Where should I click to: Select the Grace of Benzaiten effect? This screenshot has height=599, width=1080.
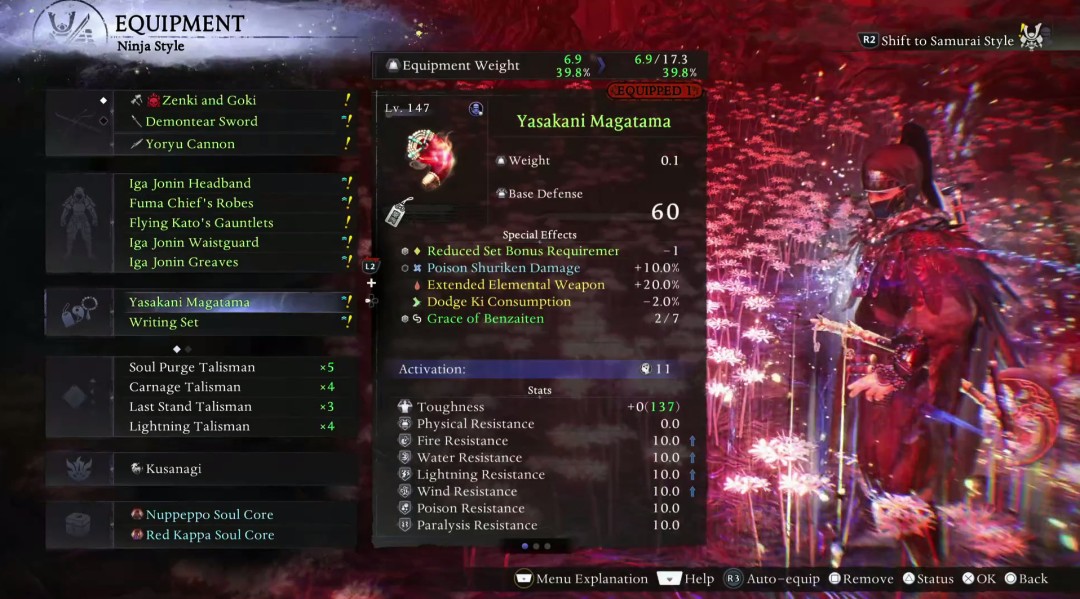485,319
